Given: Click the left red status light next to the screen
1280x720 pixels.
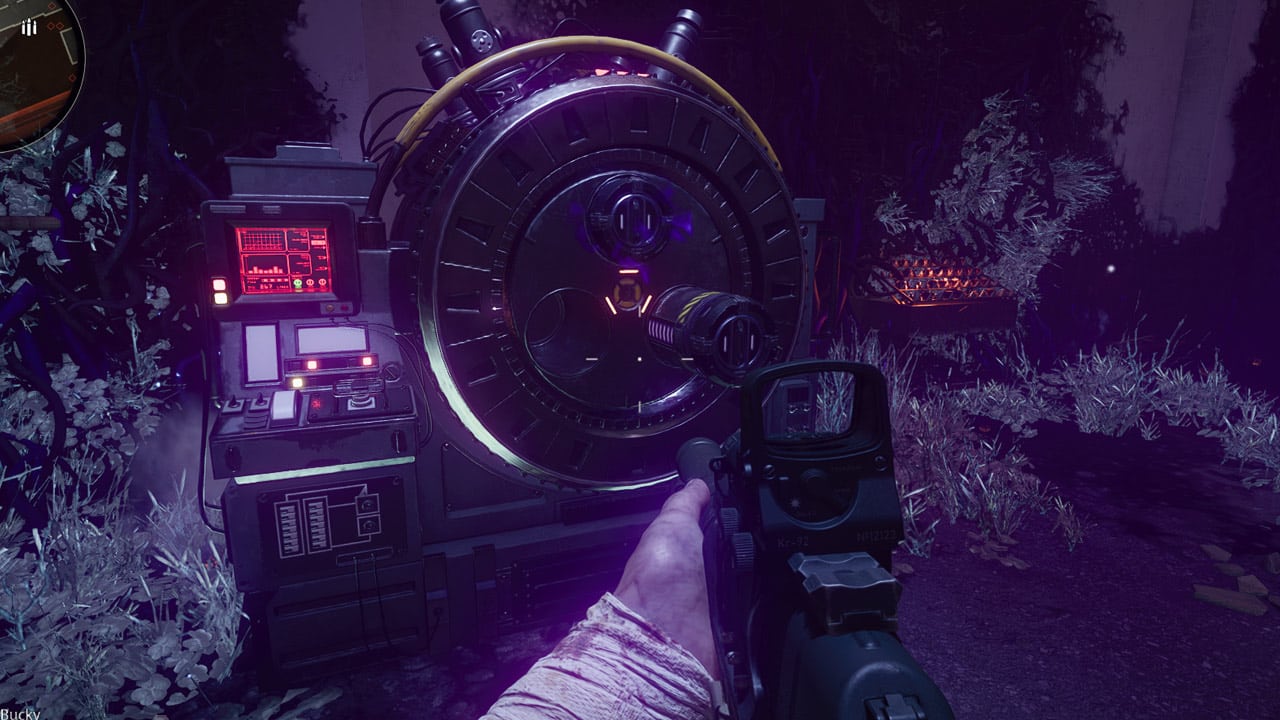Looking at the screenshot, I should [x=219, y=283].
